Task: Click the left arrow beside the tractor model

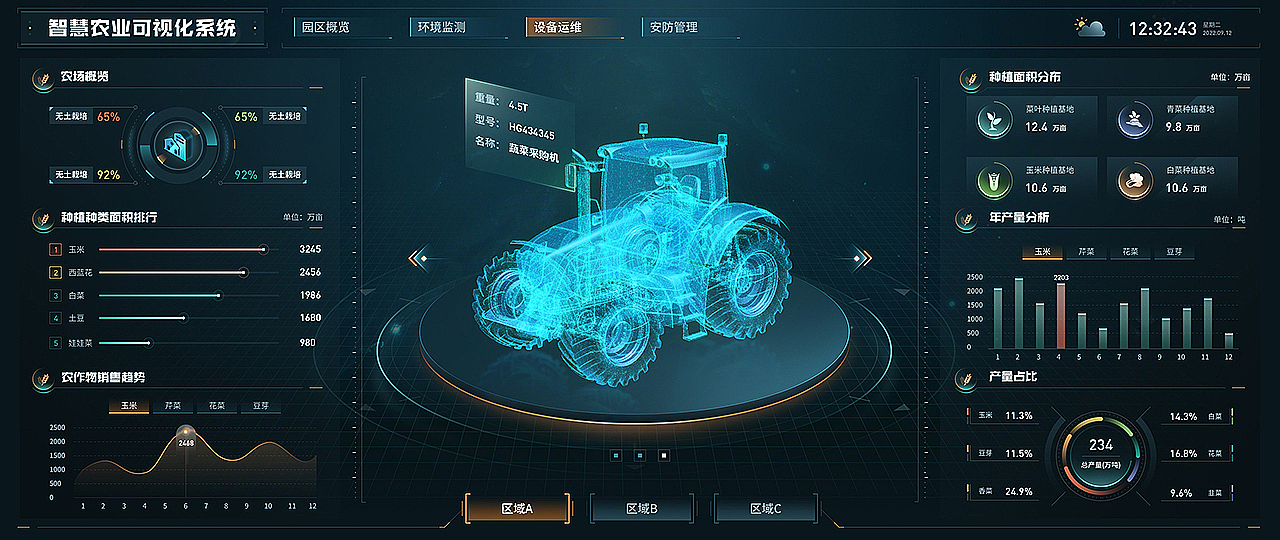Action: [x=418, y=259]
